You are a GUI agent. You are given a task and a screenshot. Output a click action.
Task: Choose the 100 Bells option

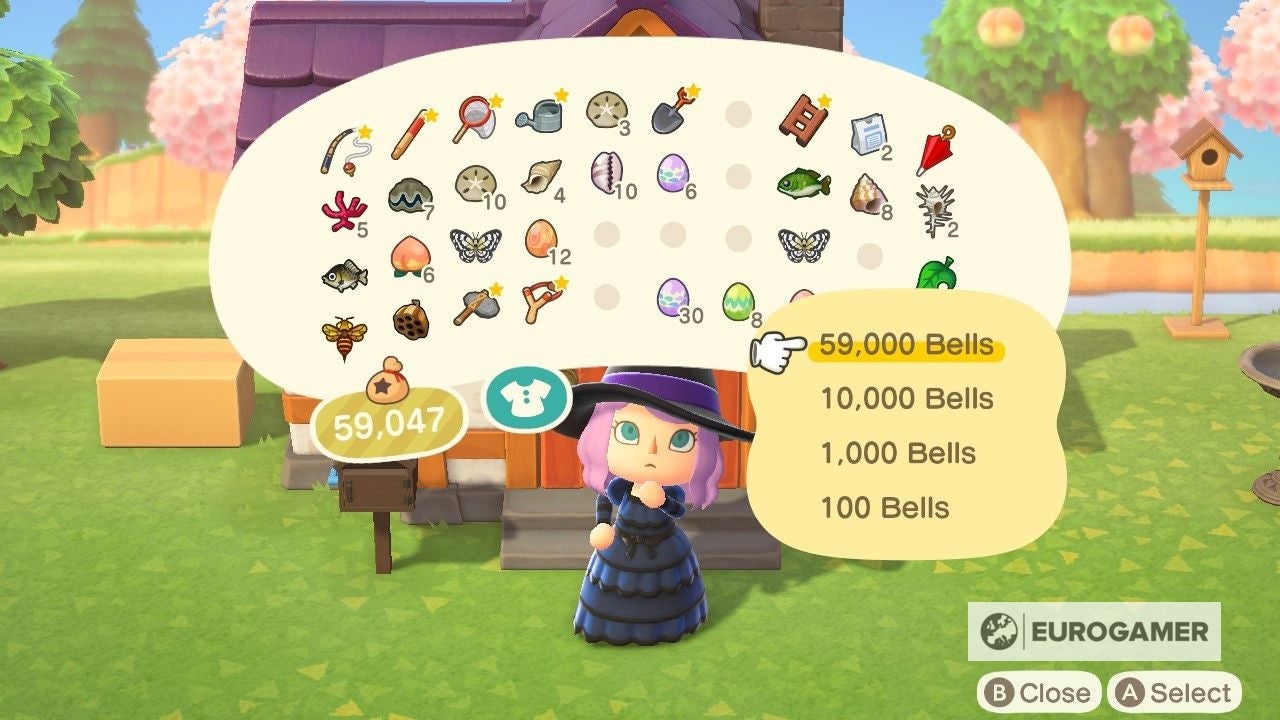point(885,507)
